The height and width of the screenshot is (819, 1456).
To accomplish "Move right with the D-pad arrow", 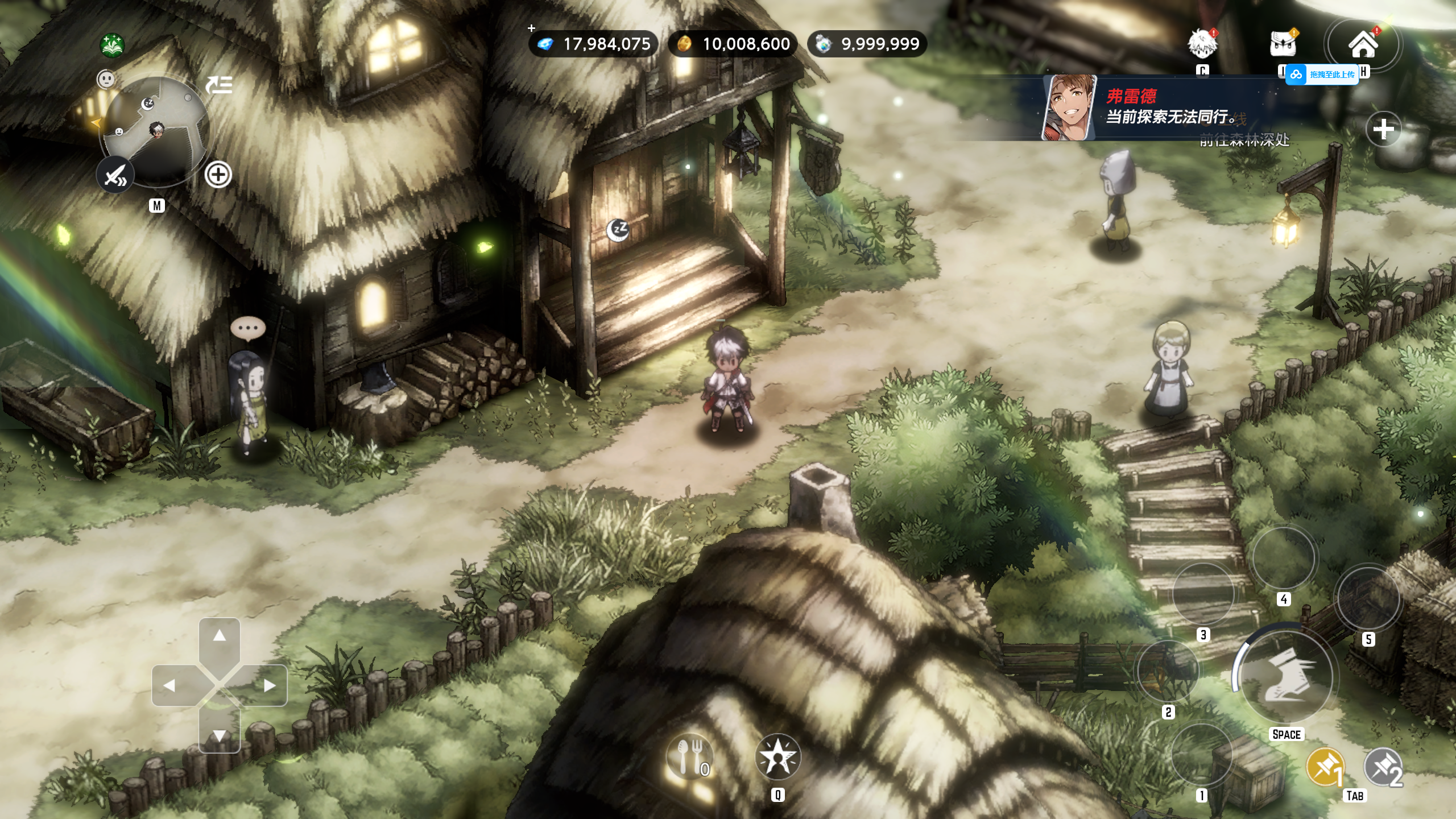I will 270,685.
